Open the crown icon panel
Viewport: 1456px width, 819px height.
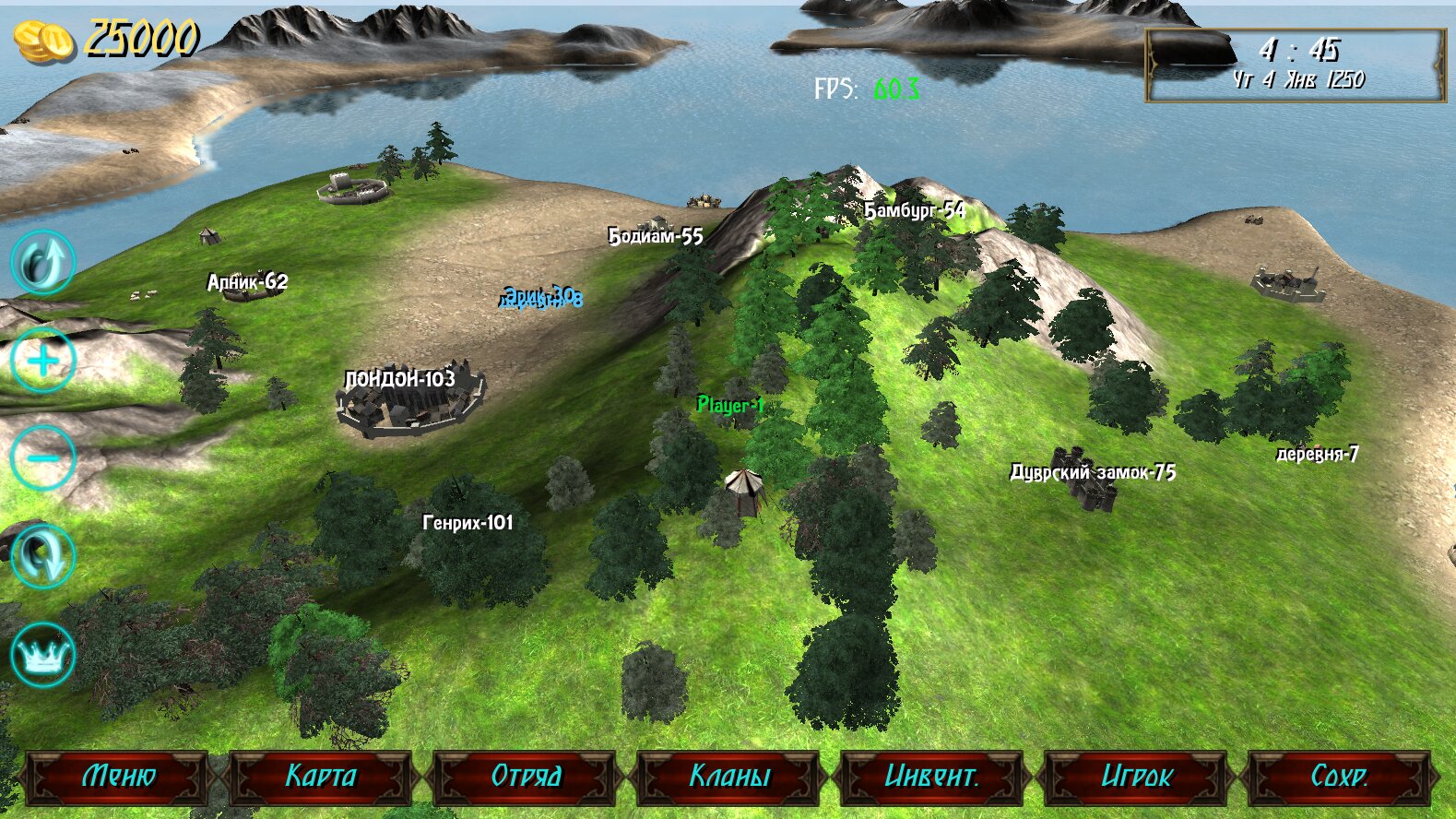tap(42, 655)
